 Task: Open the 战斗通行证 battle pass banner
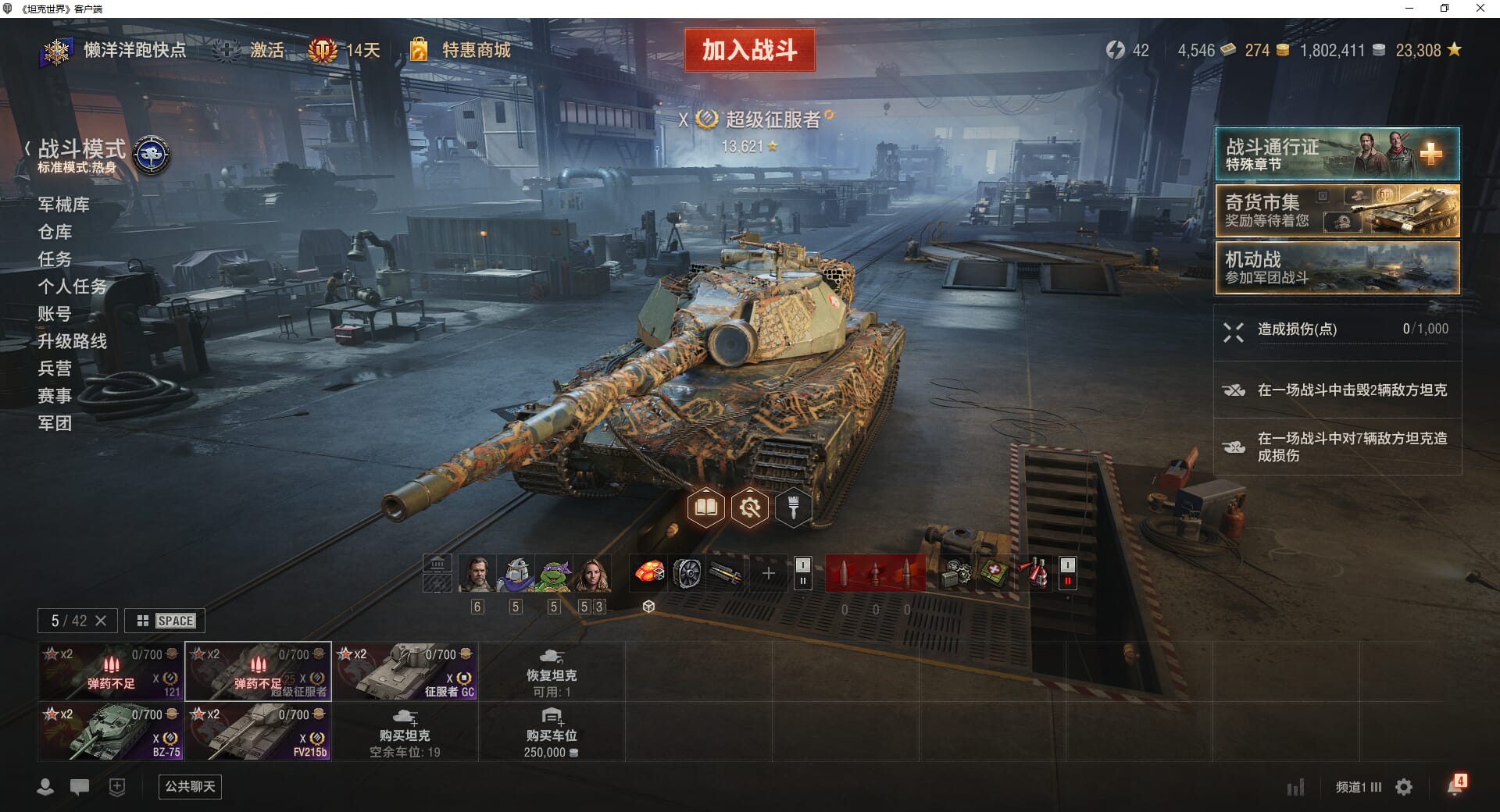(x=1337, y=155)
